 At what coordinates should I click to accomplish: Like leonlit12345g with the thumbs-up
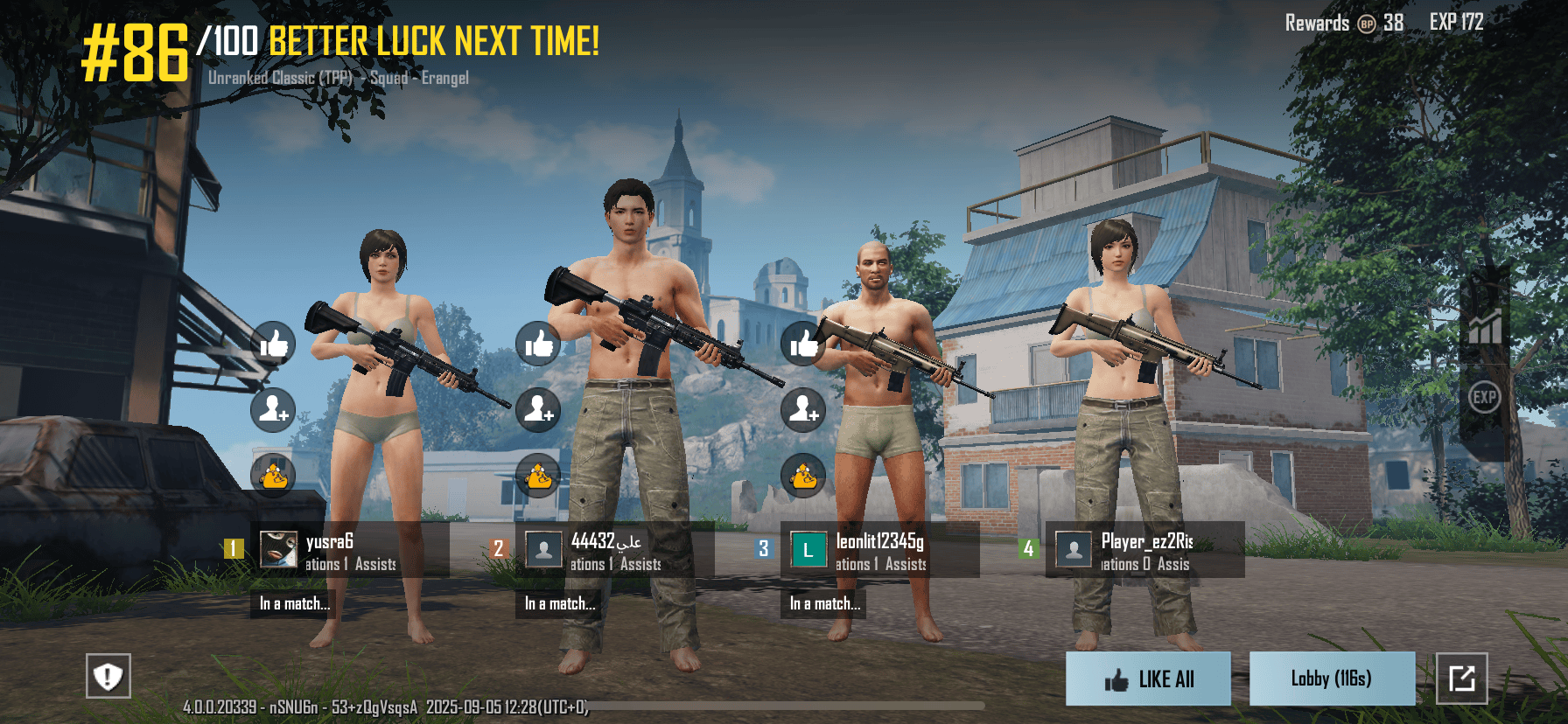point(803,344)
